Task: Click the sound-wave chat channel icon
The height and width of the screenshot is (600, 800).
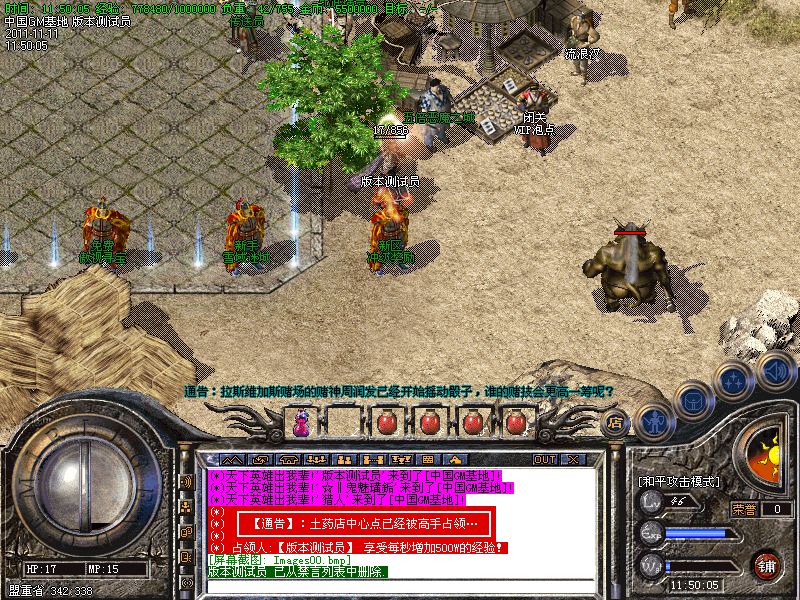Action: 186,481
